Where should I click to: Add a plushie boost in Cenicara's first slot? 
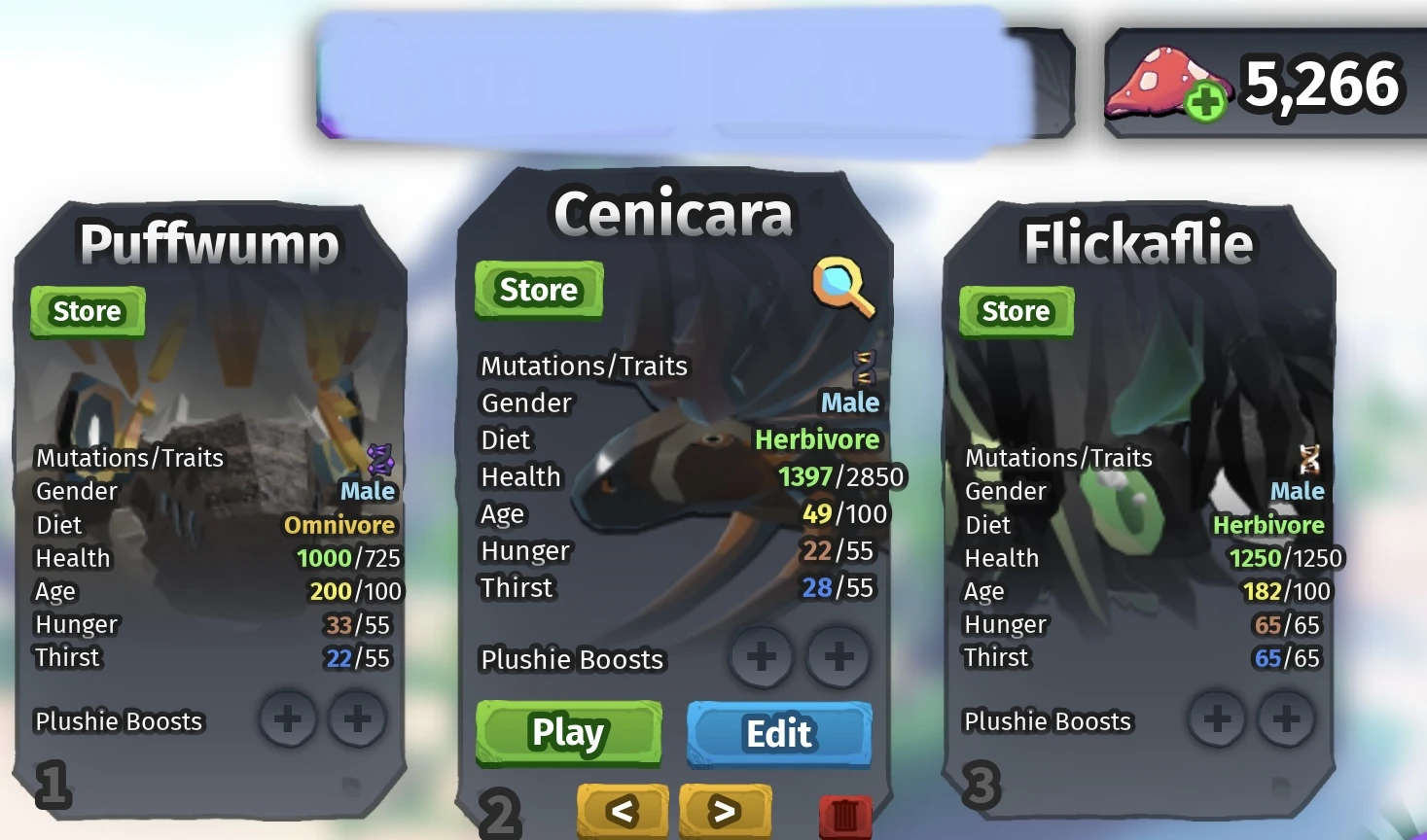[762, 657]
